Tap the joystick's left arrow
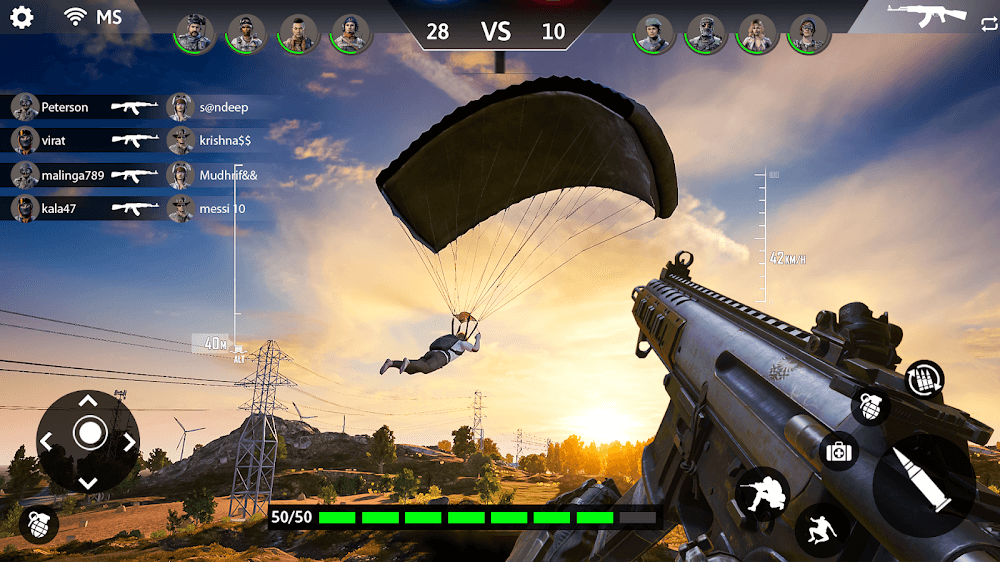 [x=48, y=441]
